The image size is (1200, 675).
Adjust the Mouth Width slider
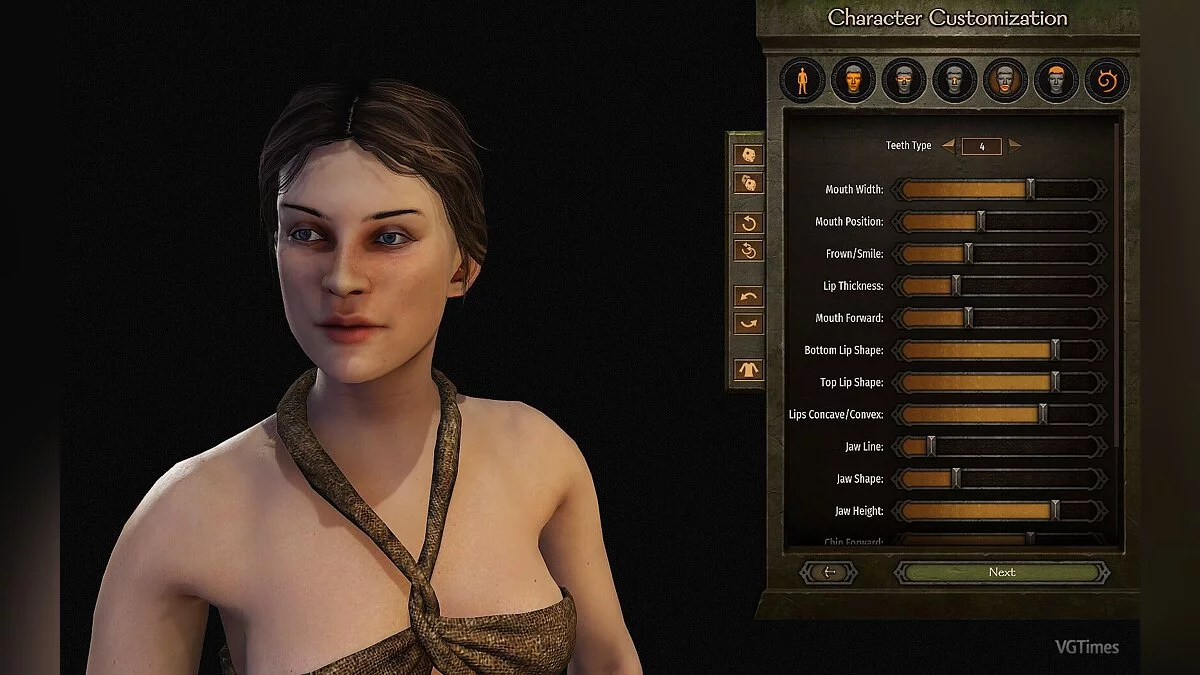tap(1030, 190)
